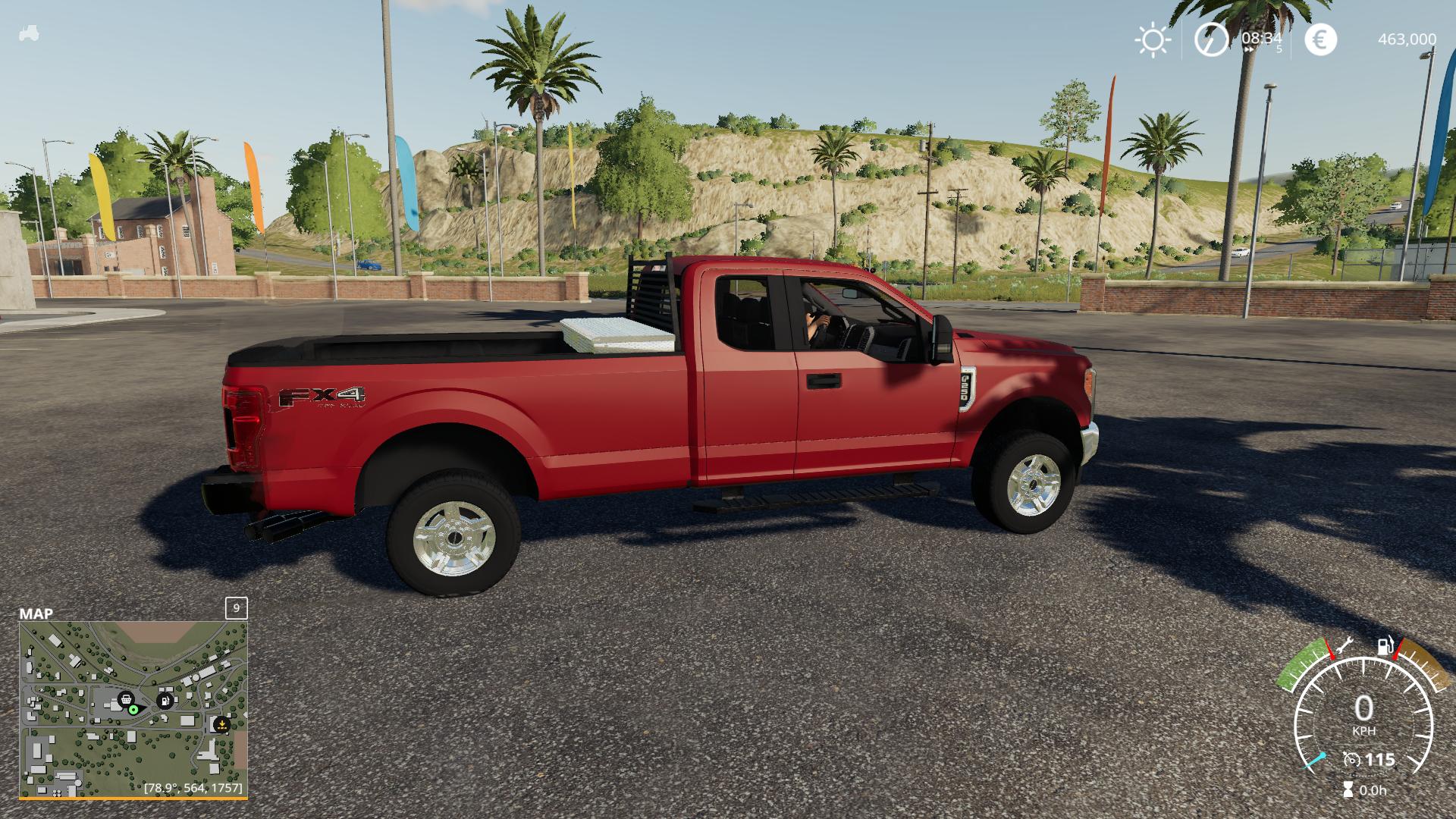Viewport: 1456px width, 819px height.
Task: Click the sun weather icon
Action: 1153,39
